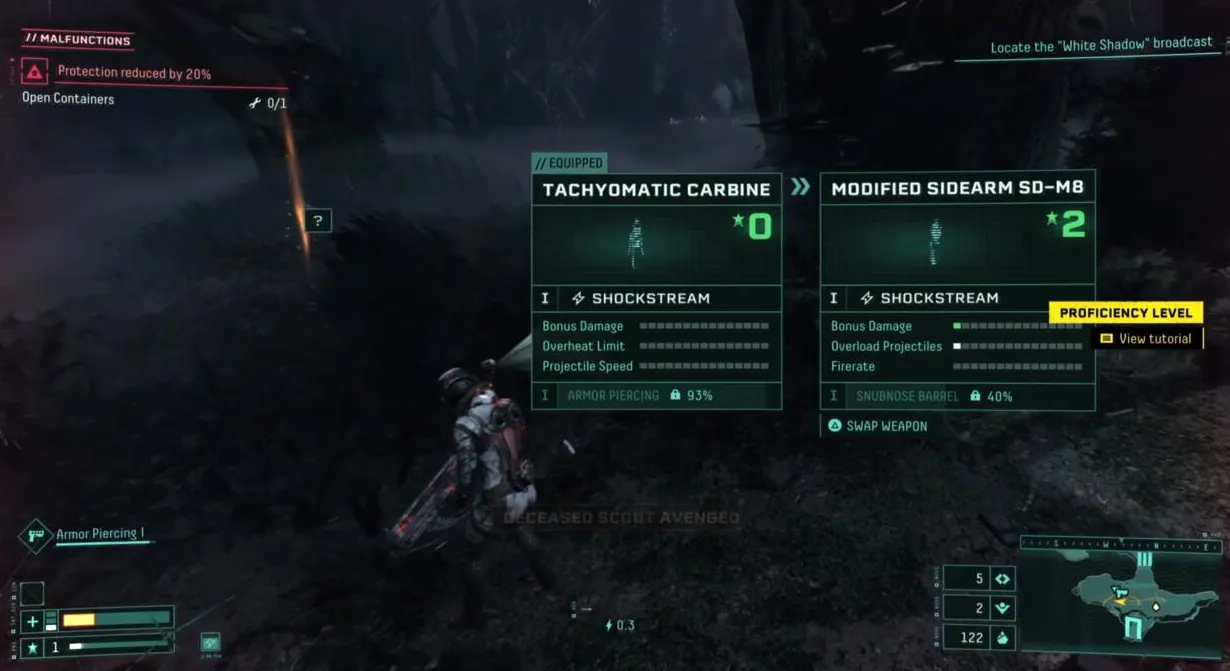Select the Open Containers objective
The width and height of the screenshot is (1230, 671).
pyautogui.click(x=68, y=99)
